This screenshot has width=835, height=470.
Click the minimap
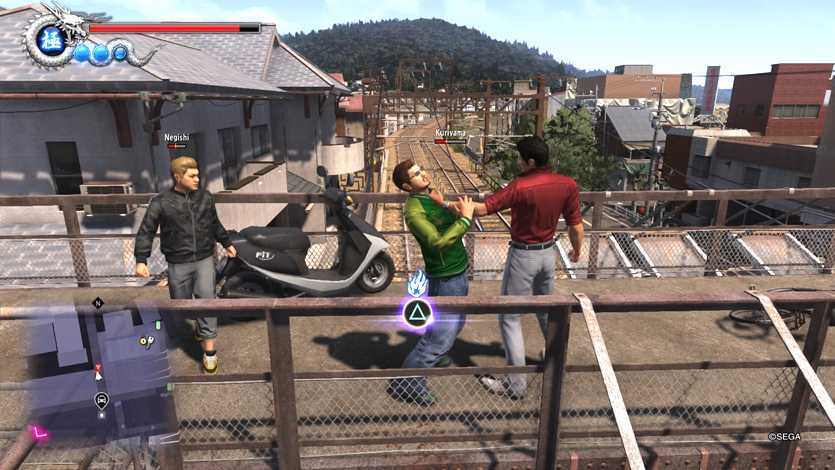(x=93, y=372)
